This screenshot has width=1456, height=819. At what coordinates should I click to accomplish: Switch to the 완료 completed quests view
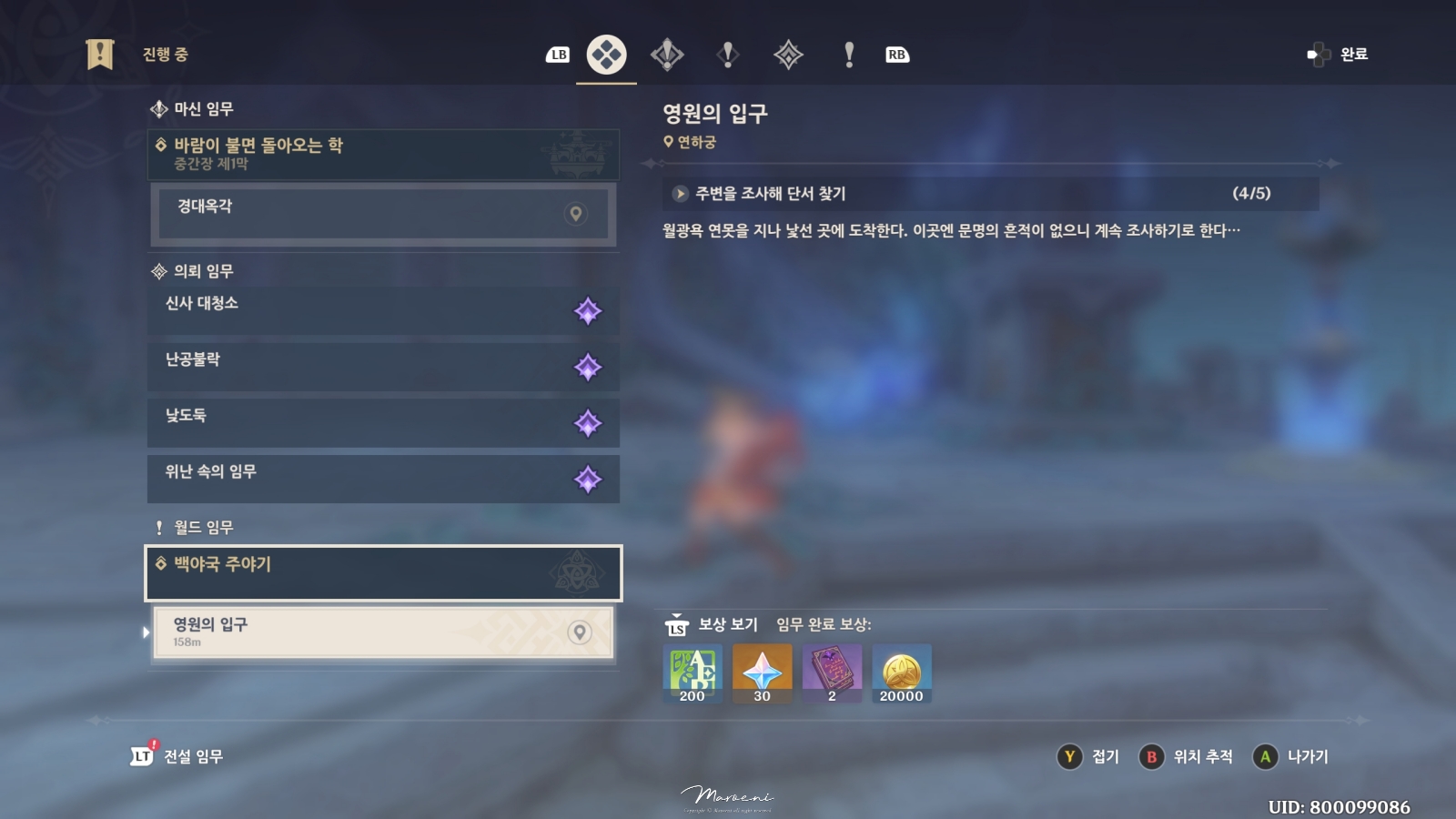click(x=1340, y=55)
